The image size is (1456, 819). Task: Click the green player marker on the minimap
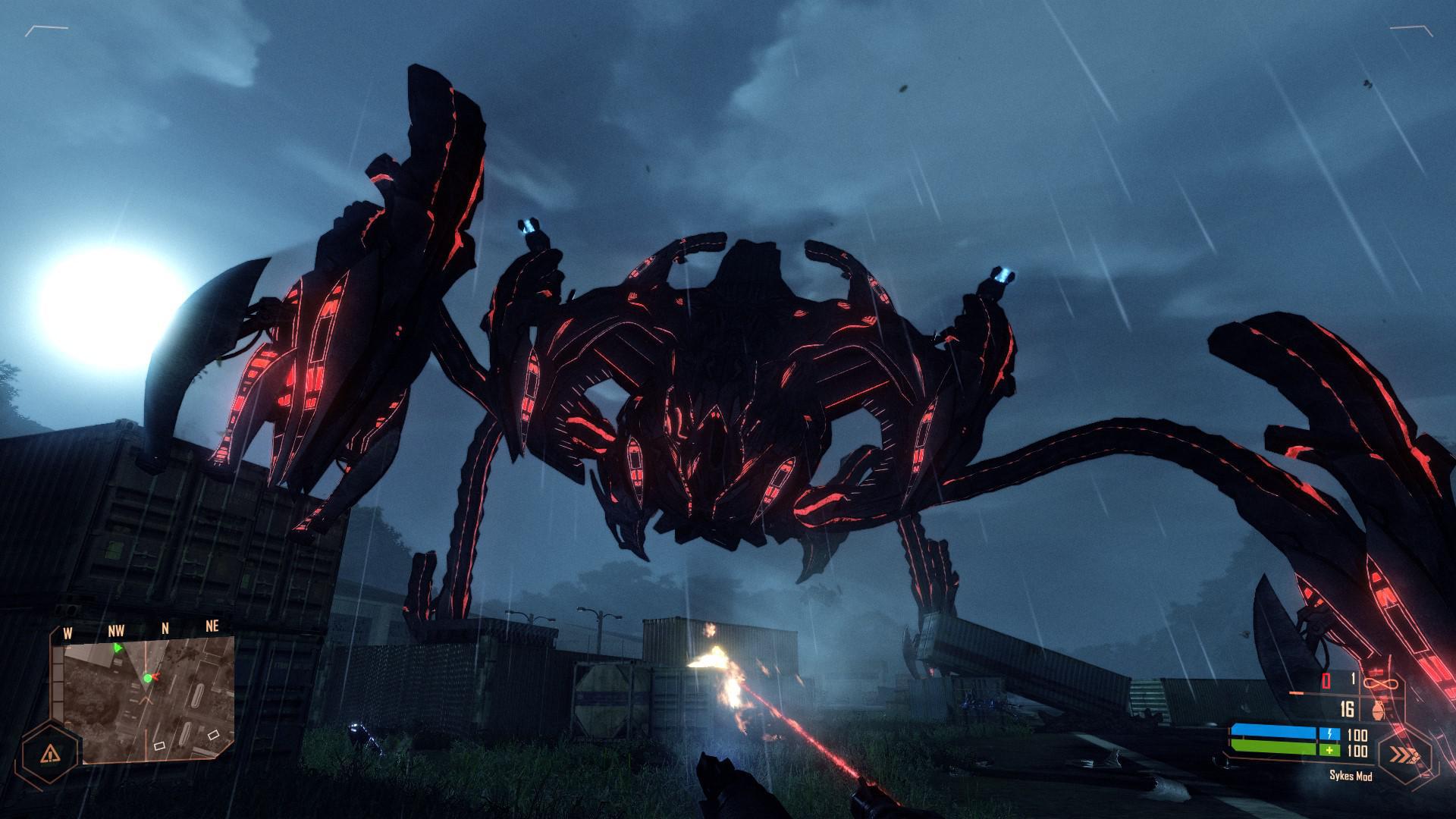(148, 678)
